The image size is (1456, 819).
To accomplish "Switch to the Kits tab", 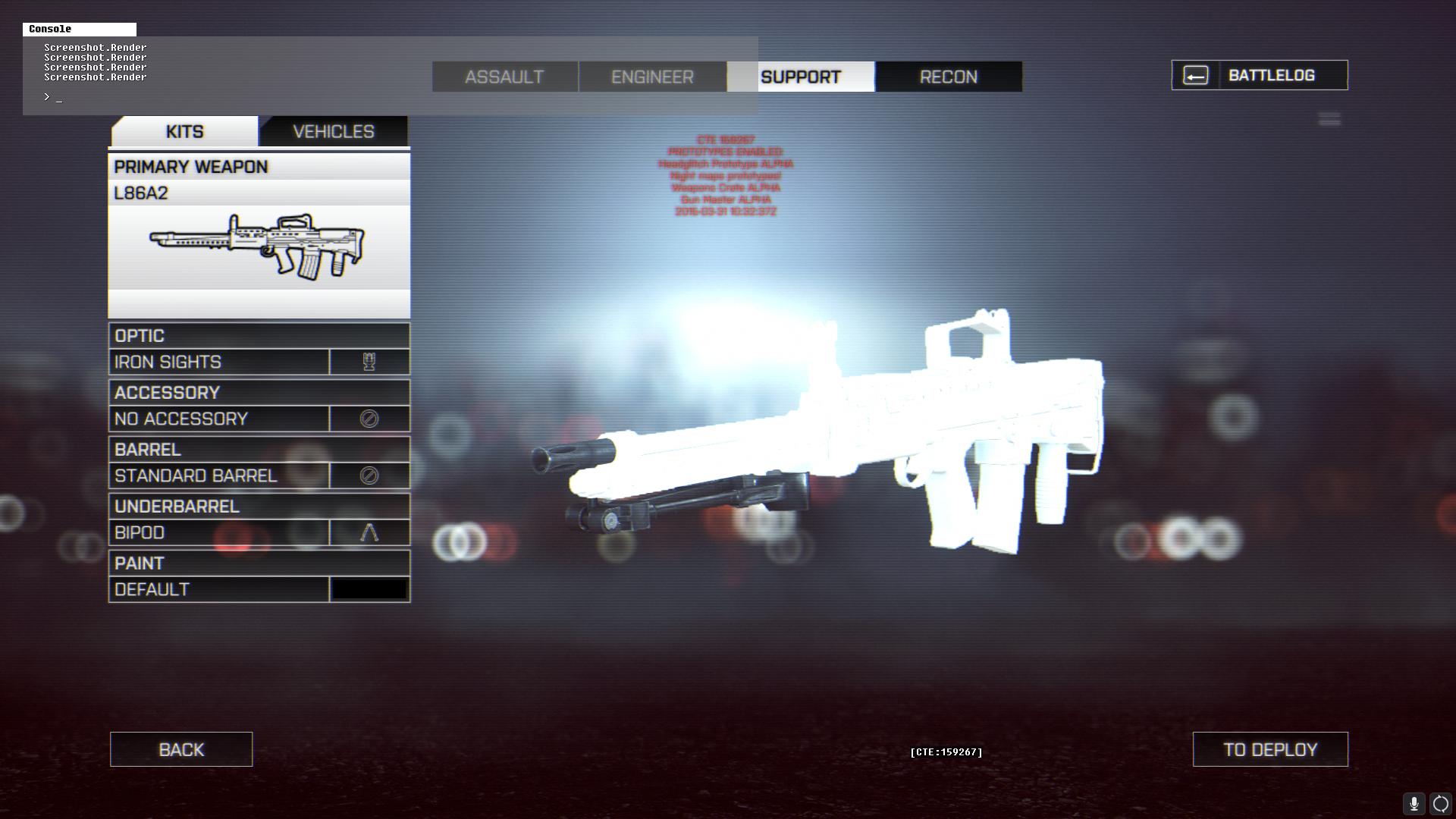I will coord(184,131).
